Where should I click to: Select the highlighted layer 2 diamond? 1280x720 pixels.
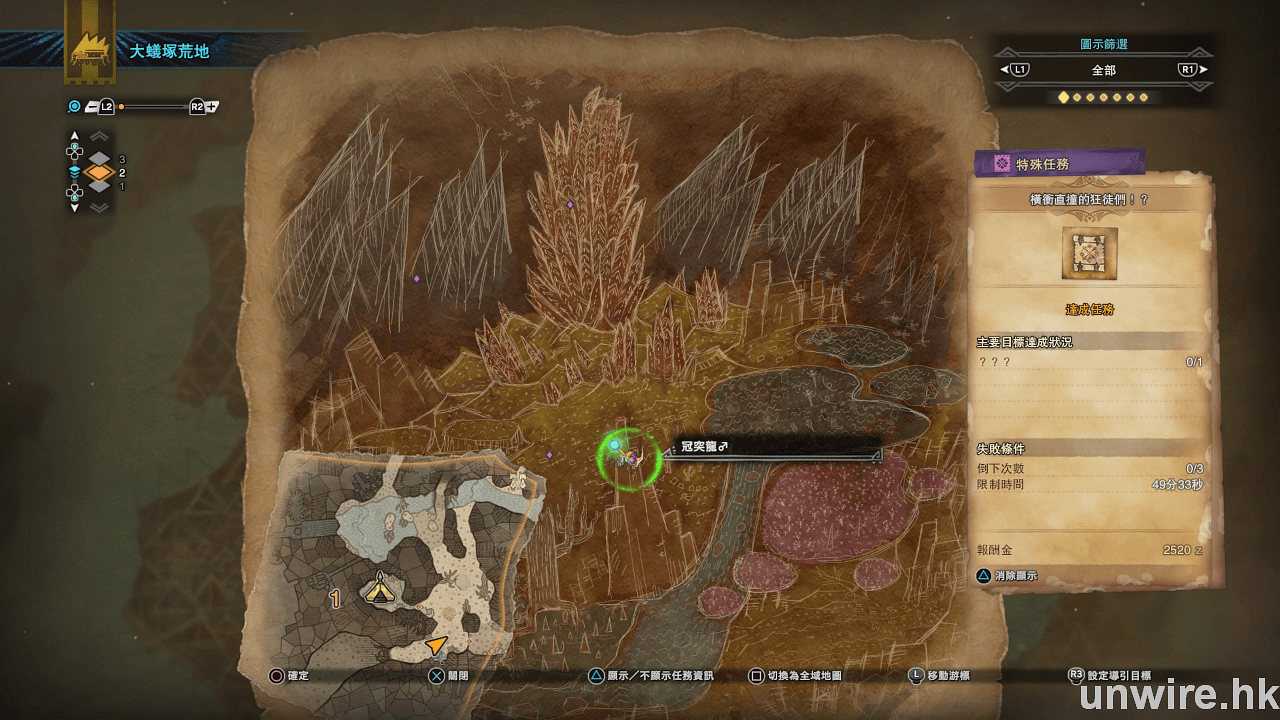99,172
